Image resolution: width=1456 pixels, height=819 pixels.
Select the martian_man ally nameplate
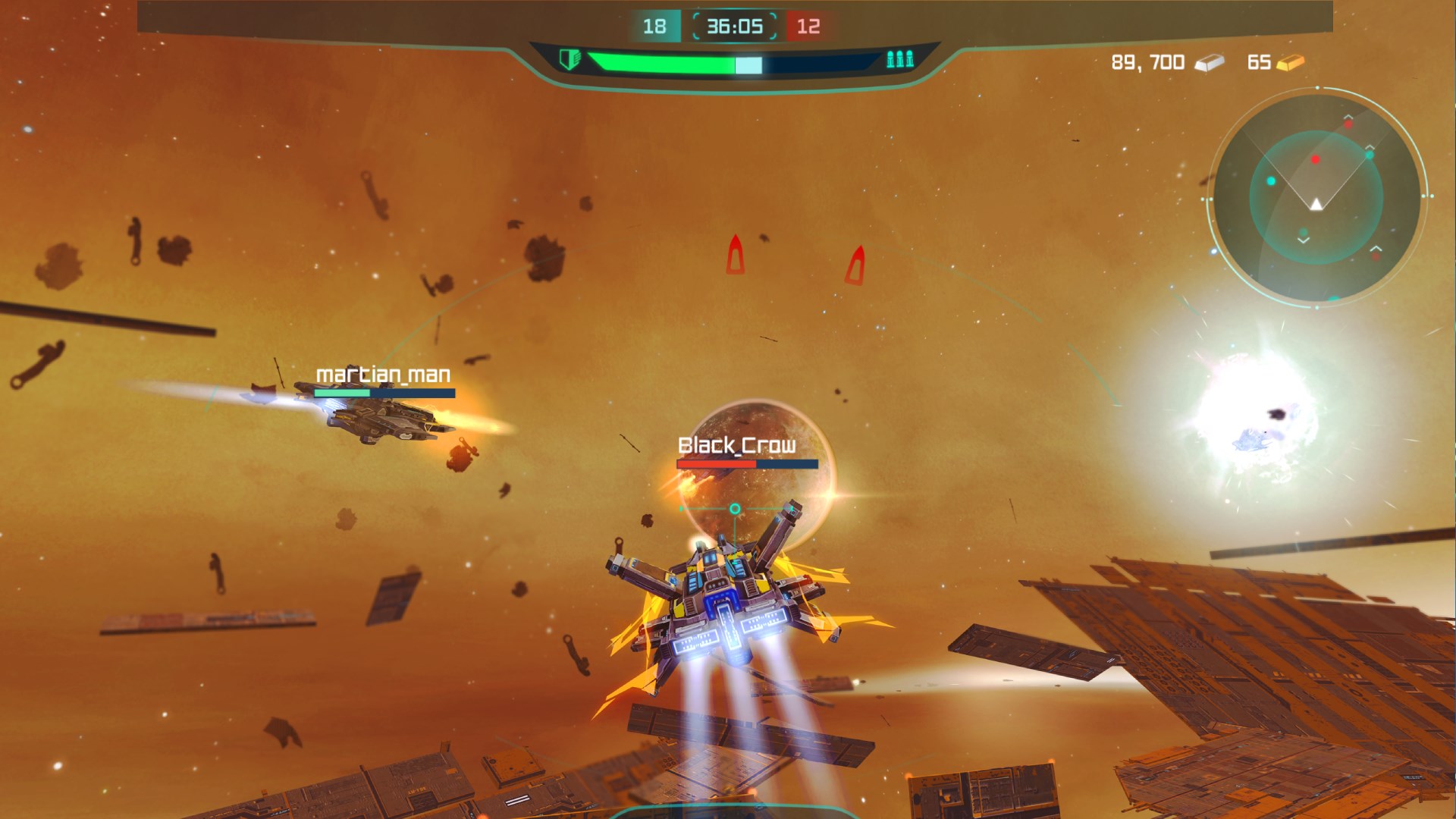point(383,375)
